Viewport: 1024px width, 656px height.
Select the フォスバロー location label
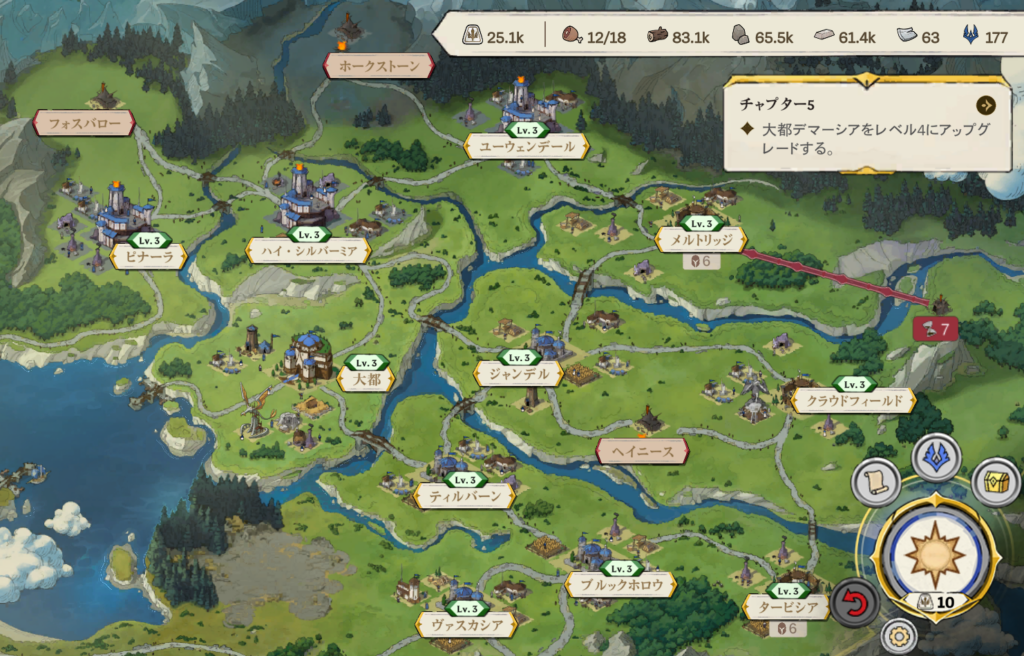click(84, 123)
